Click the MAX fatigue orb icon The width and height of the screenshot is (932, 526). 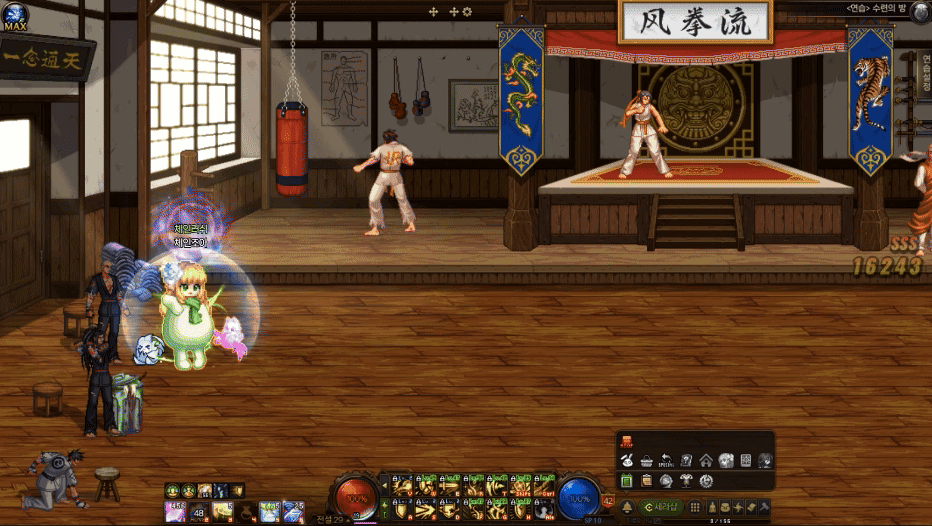pos(15,17)
